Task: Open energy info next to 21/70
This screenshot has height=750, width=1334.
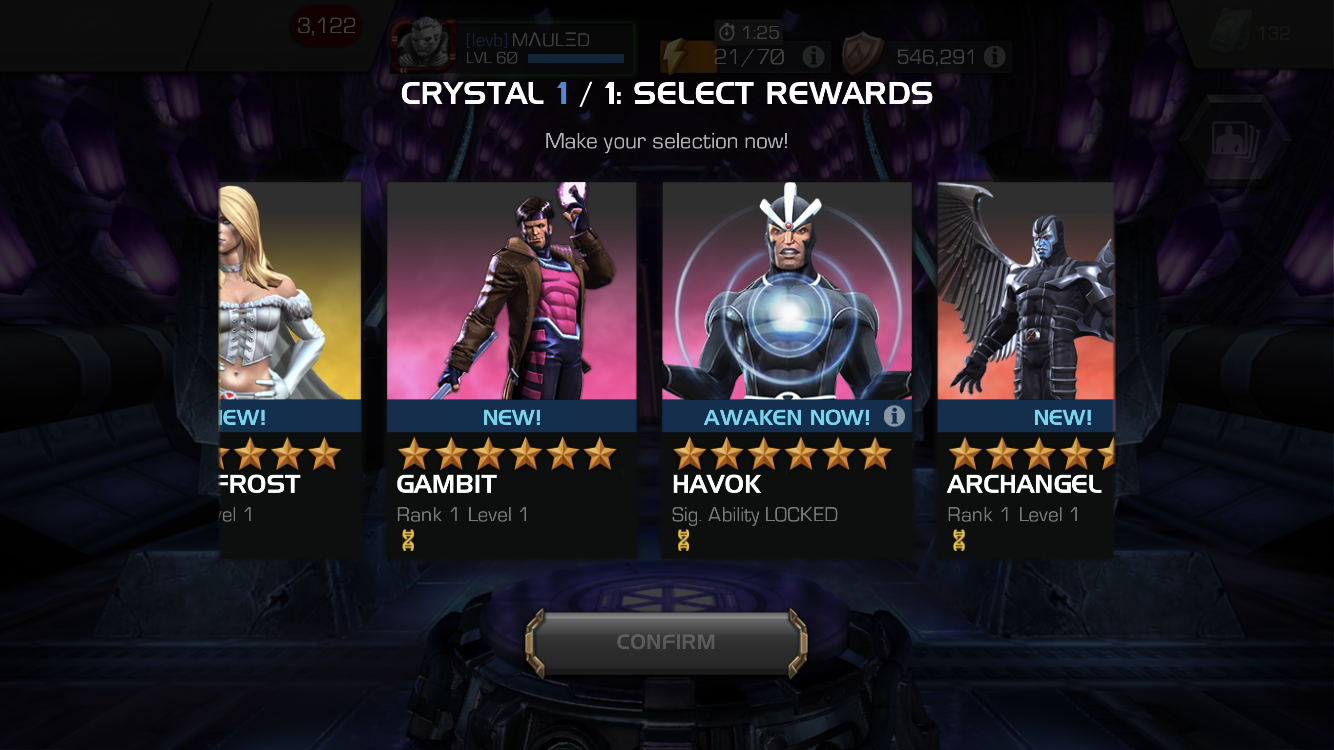Action: tap(814, 57)
